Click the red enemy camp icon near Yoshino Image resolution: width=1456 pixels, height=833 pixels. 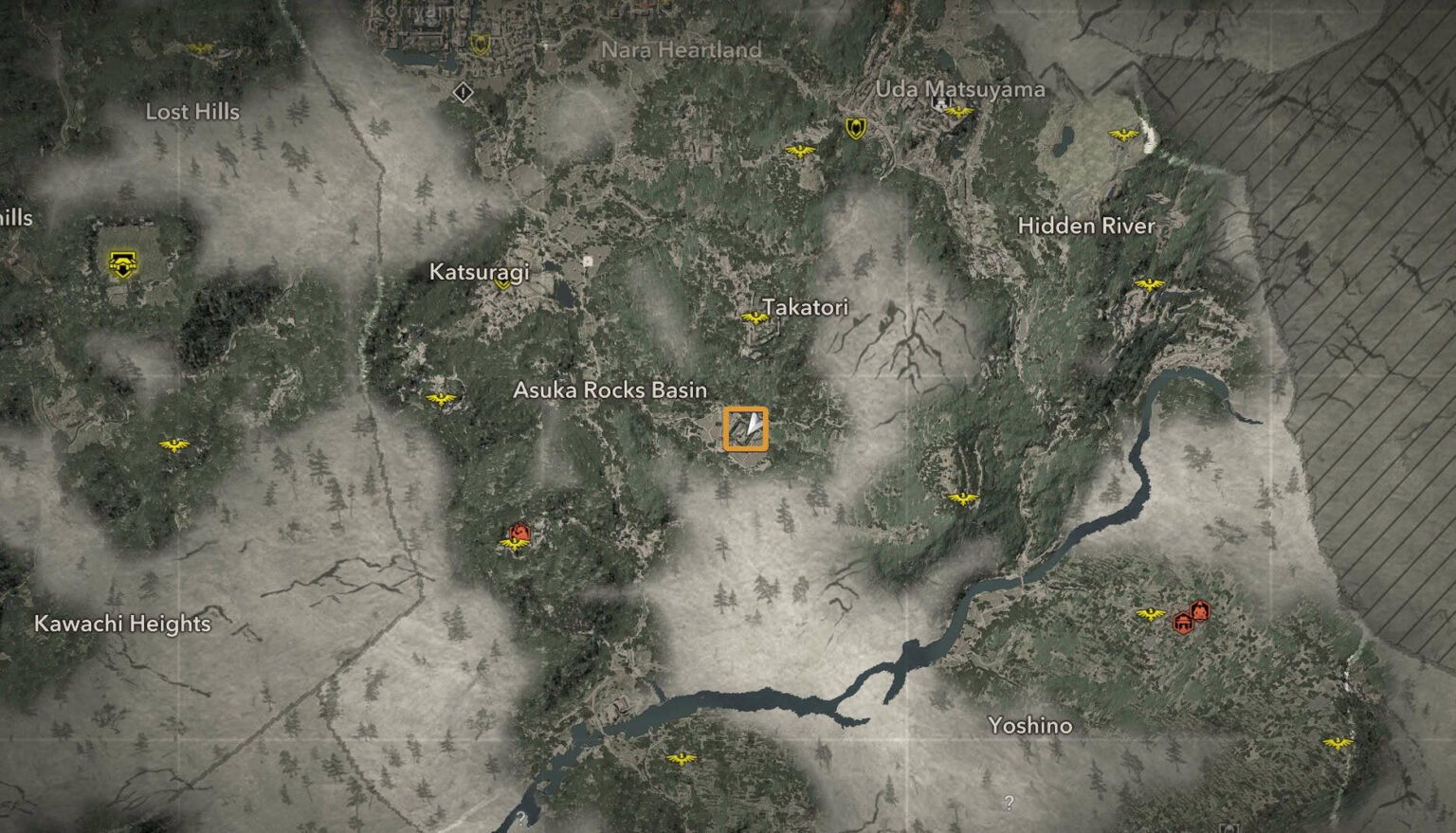(1199, 610)
